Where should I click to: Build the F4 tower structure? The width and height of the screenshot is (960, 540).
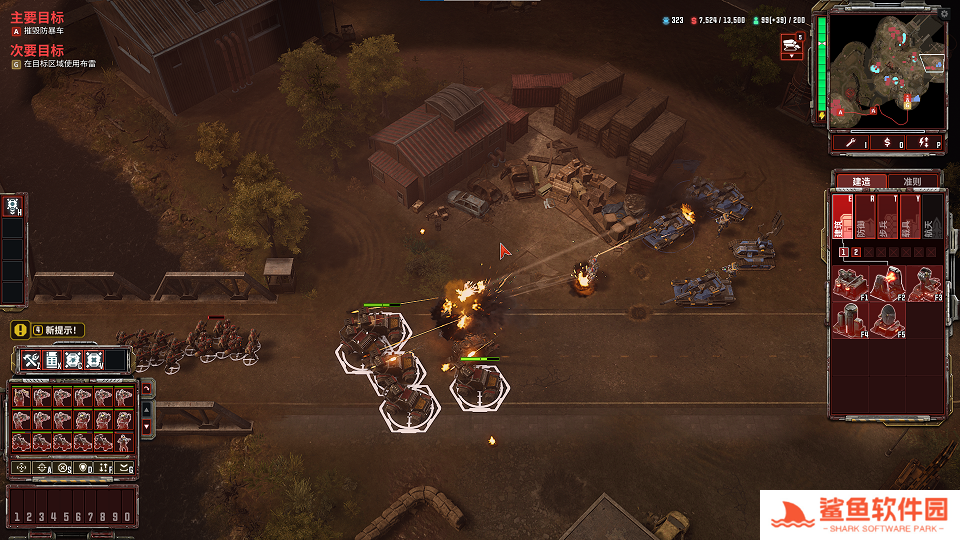pyautogui.click(x=850, y=320)
